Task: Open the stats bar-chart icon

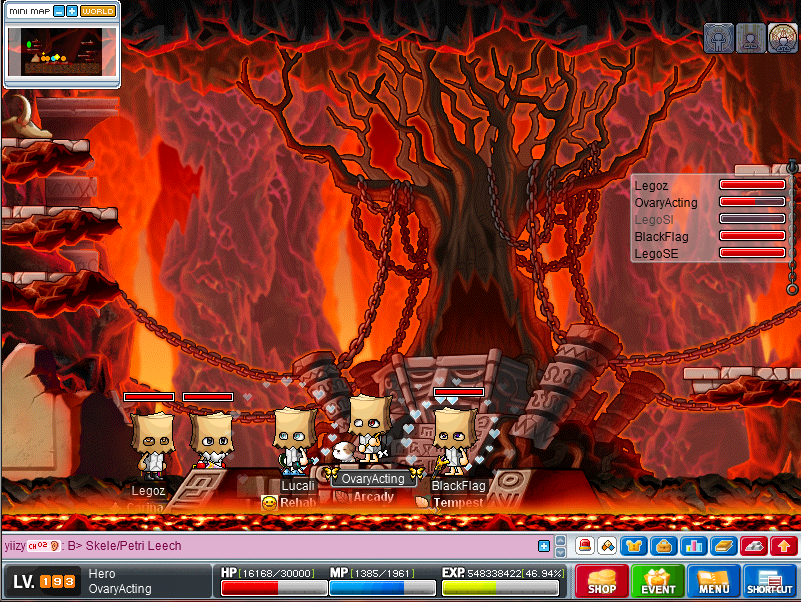Action: (x=691, y=546)
